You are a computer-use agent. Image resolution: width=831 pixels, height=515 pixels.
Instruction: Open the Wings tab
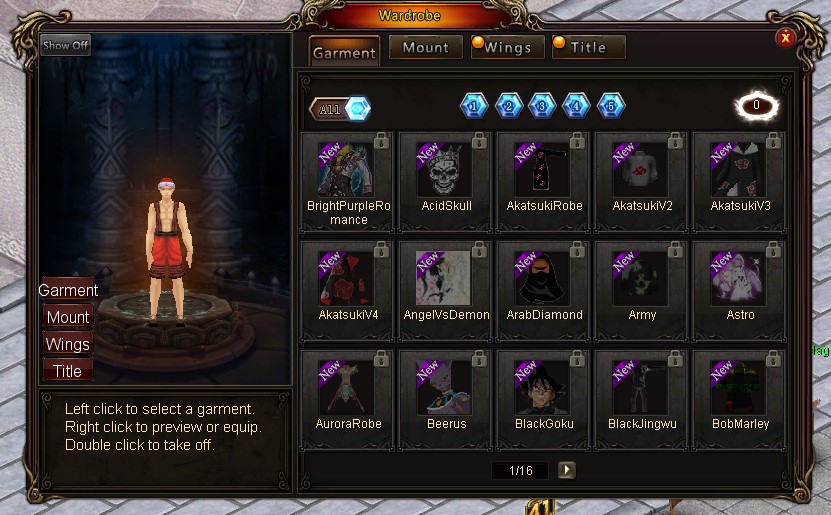[507, 47]
